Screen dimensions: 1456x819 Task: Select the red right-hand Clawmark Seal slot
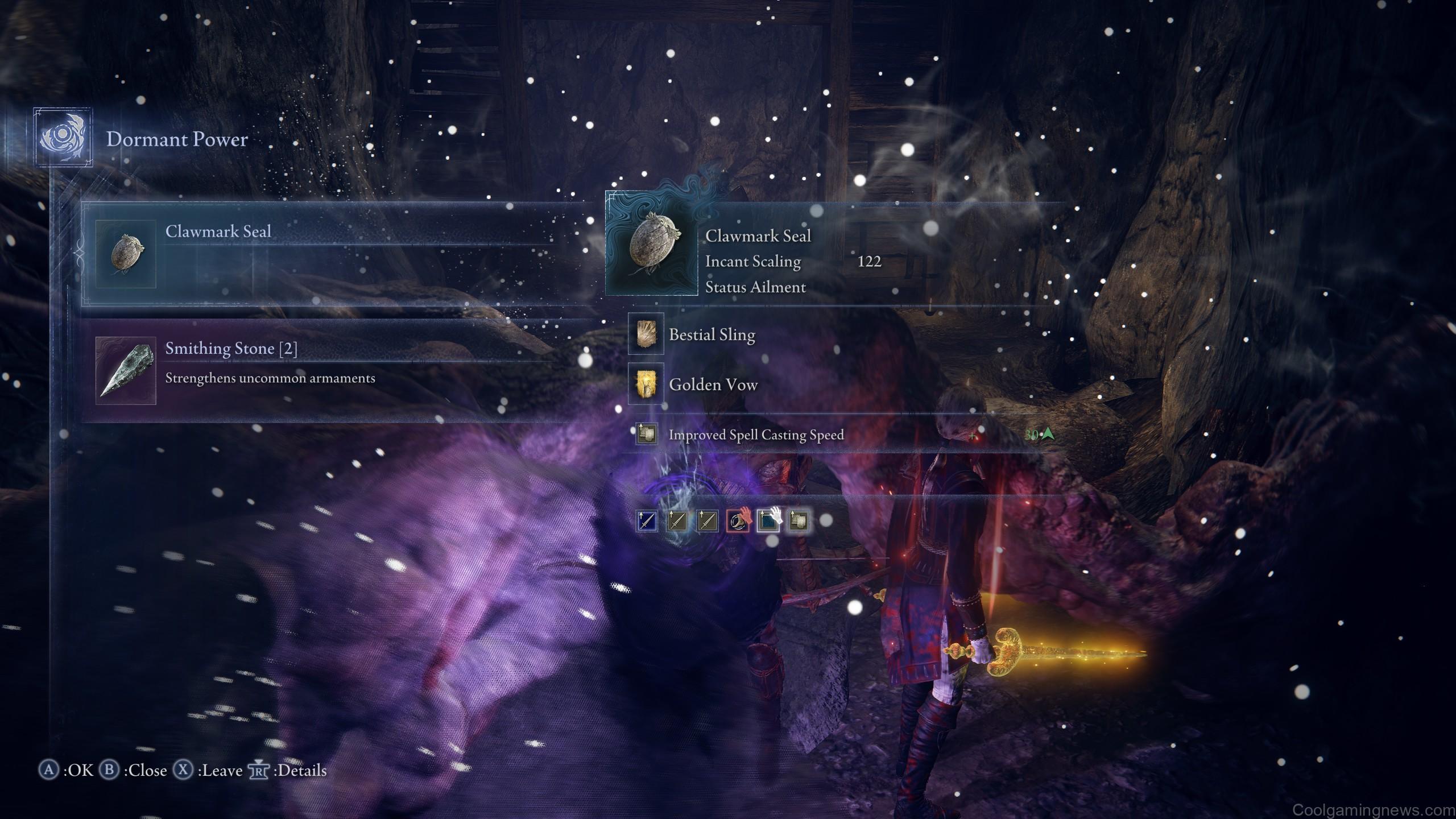pyautogui.click(x=738, y=522)
